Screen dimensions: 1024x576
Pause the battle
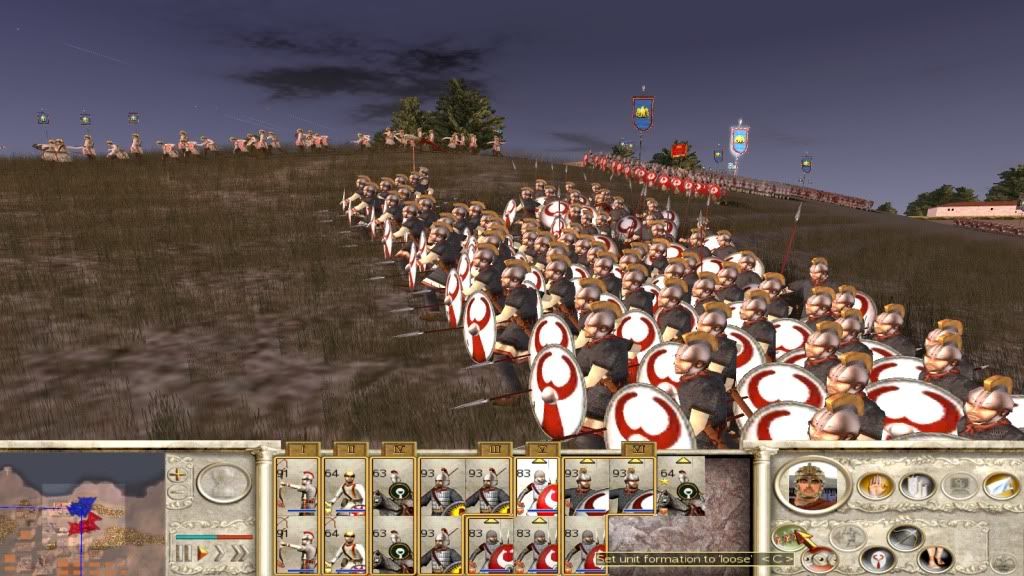(183, 551)
